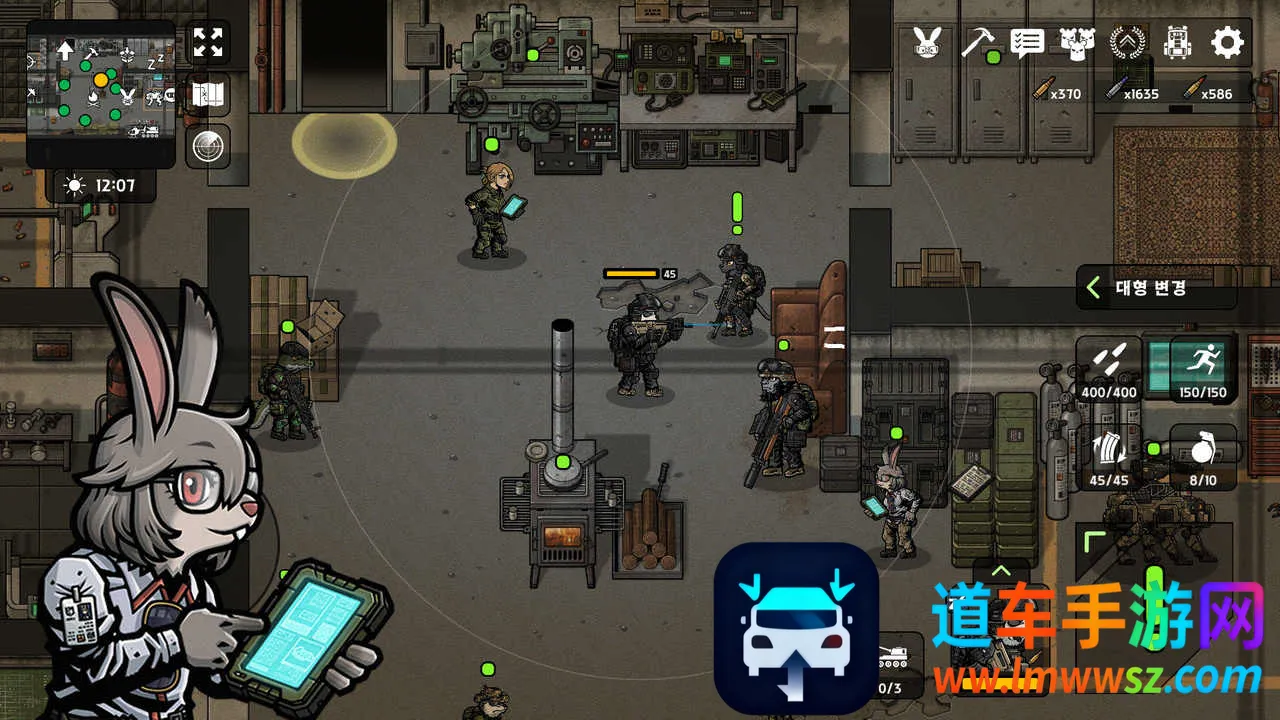Open the folded world map
Screen dimensions: 1280x720
pos(208,95)
